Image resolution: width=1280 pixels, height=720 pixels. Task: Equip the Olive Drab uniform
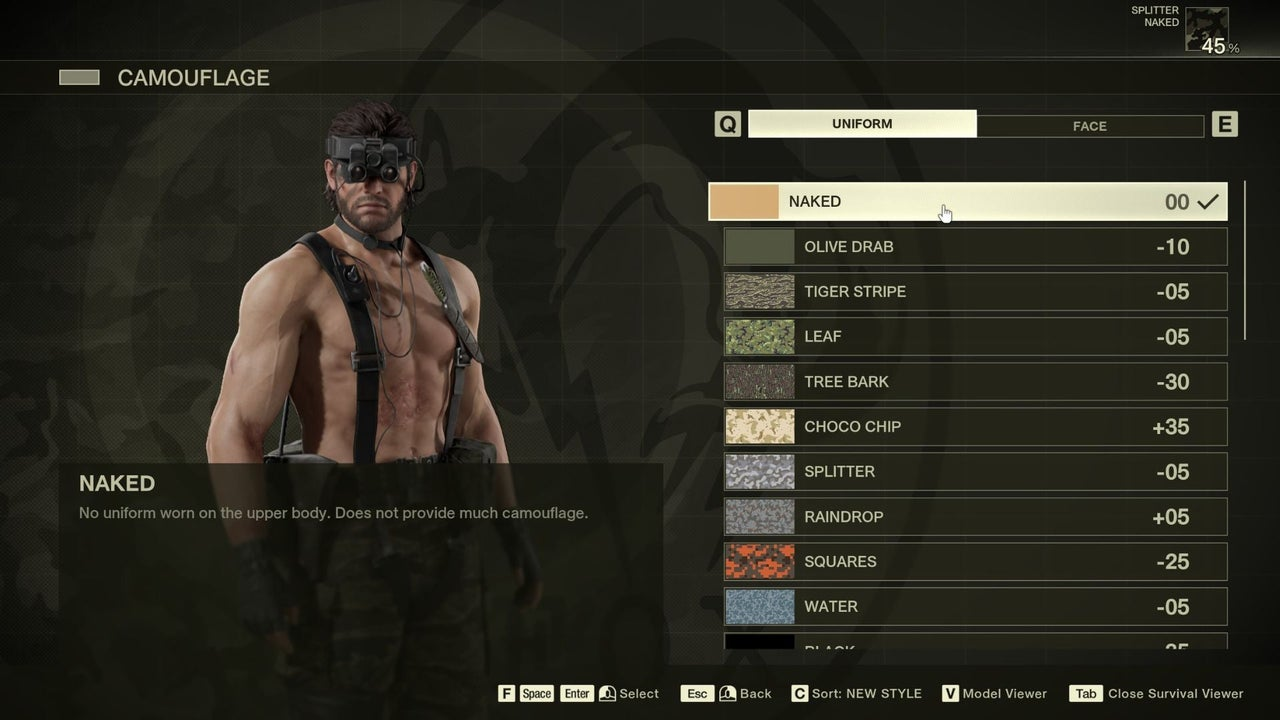click(x=975, y=247)
